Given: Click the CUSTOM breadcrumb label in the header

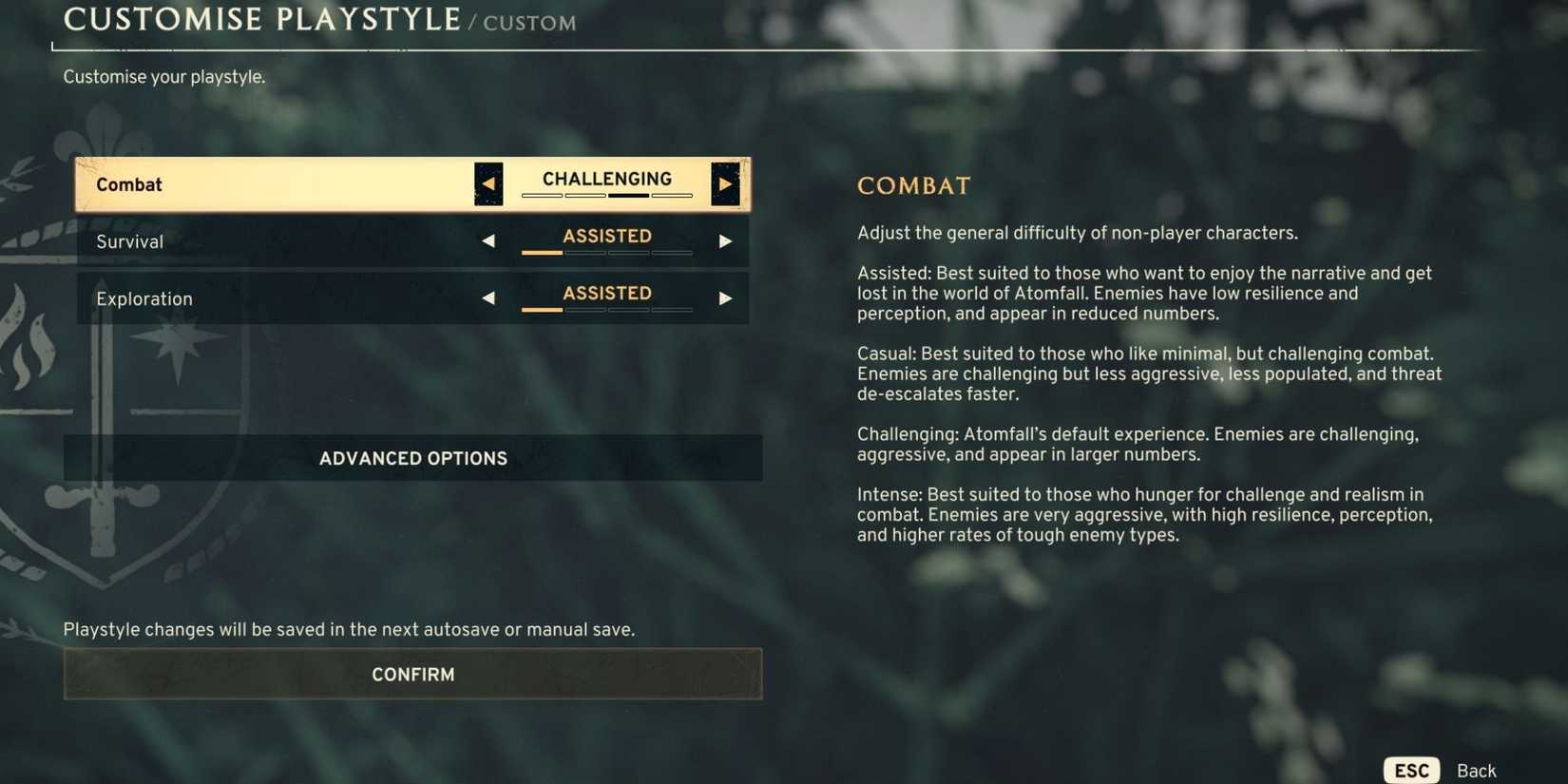Looking at the screenshot, I should click(x=529, y=23).
